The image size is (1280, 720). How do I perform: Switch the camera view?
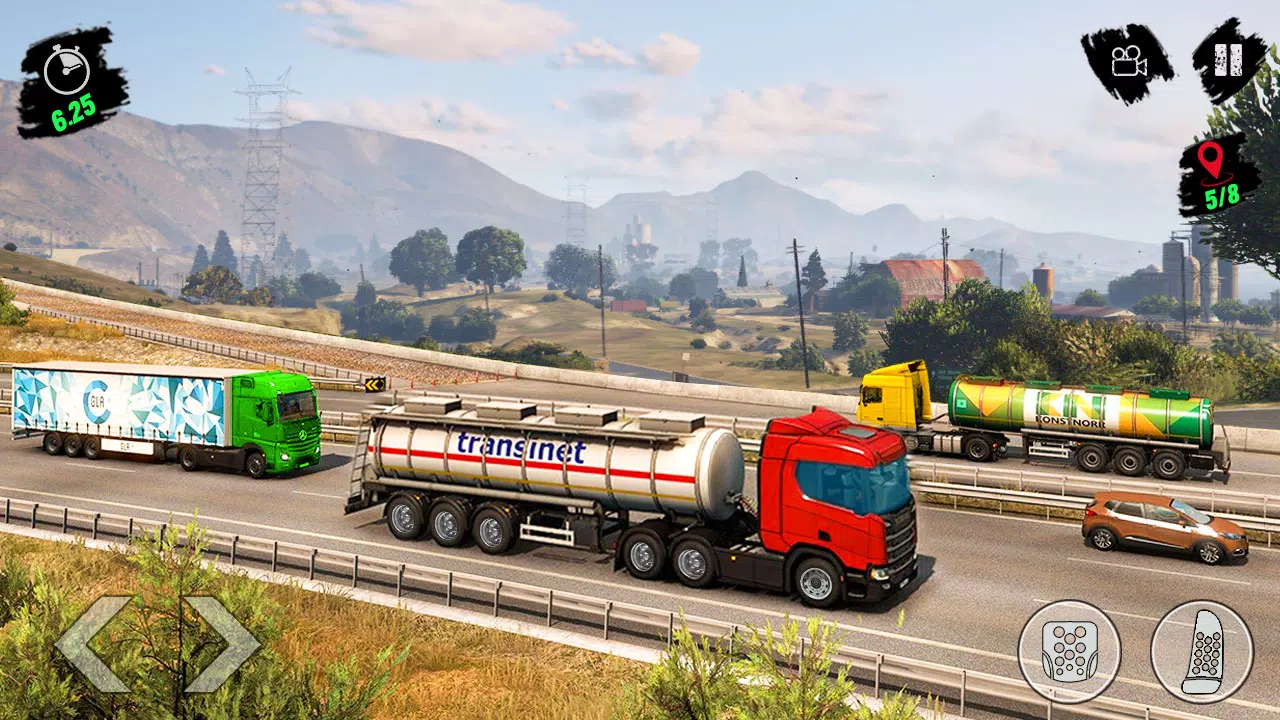[x=1127, y=60]
